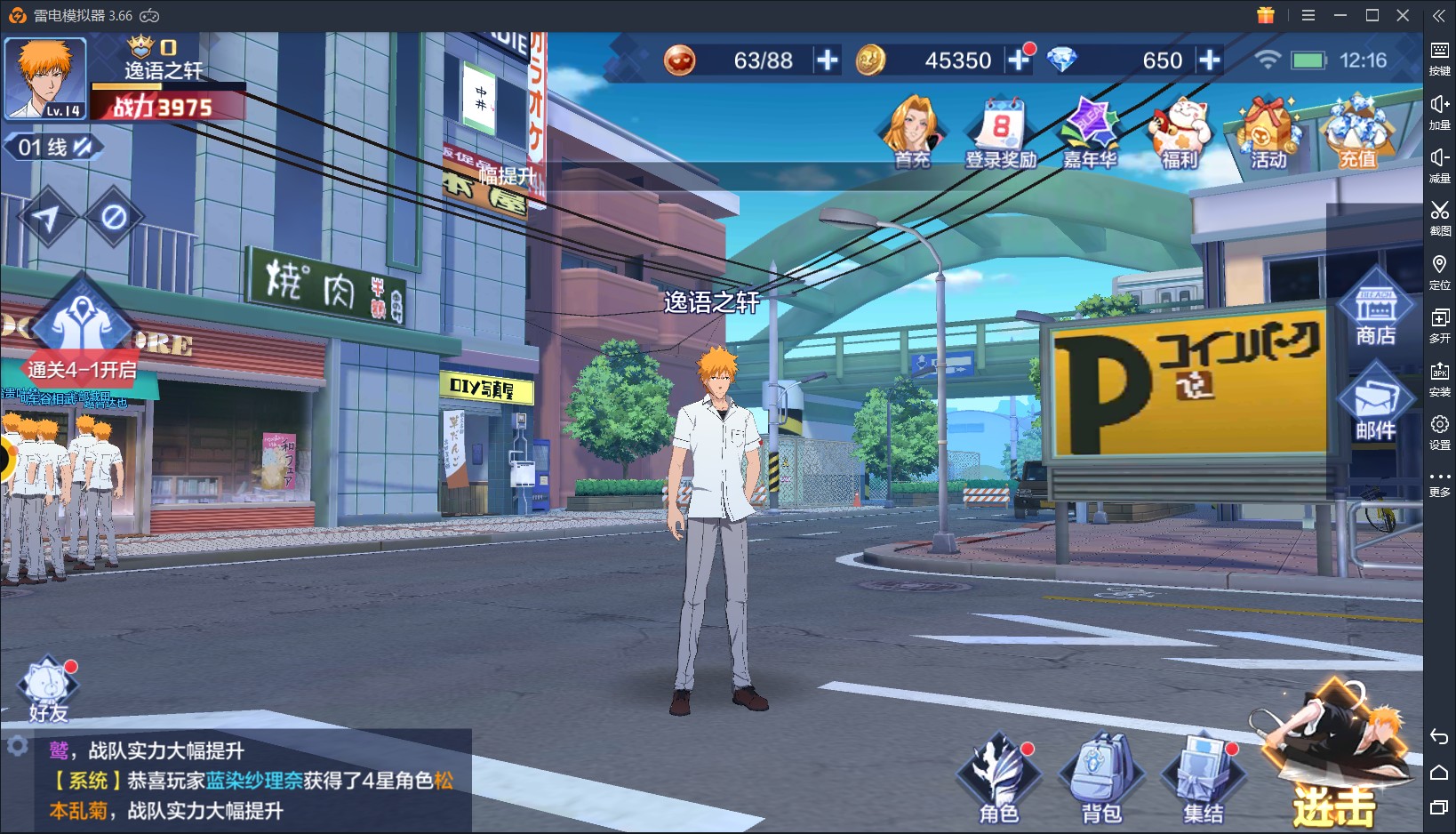Open the 福利 lucky cat welfare menu

[x=1180, y=133]
